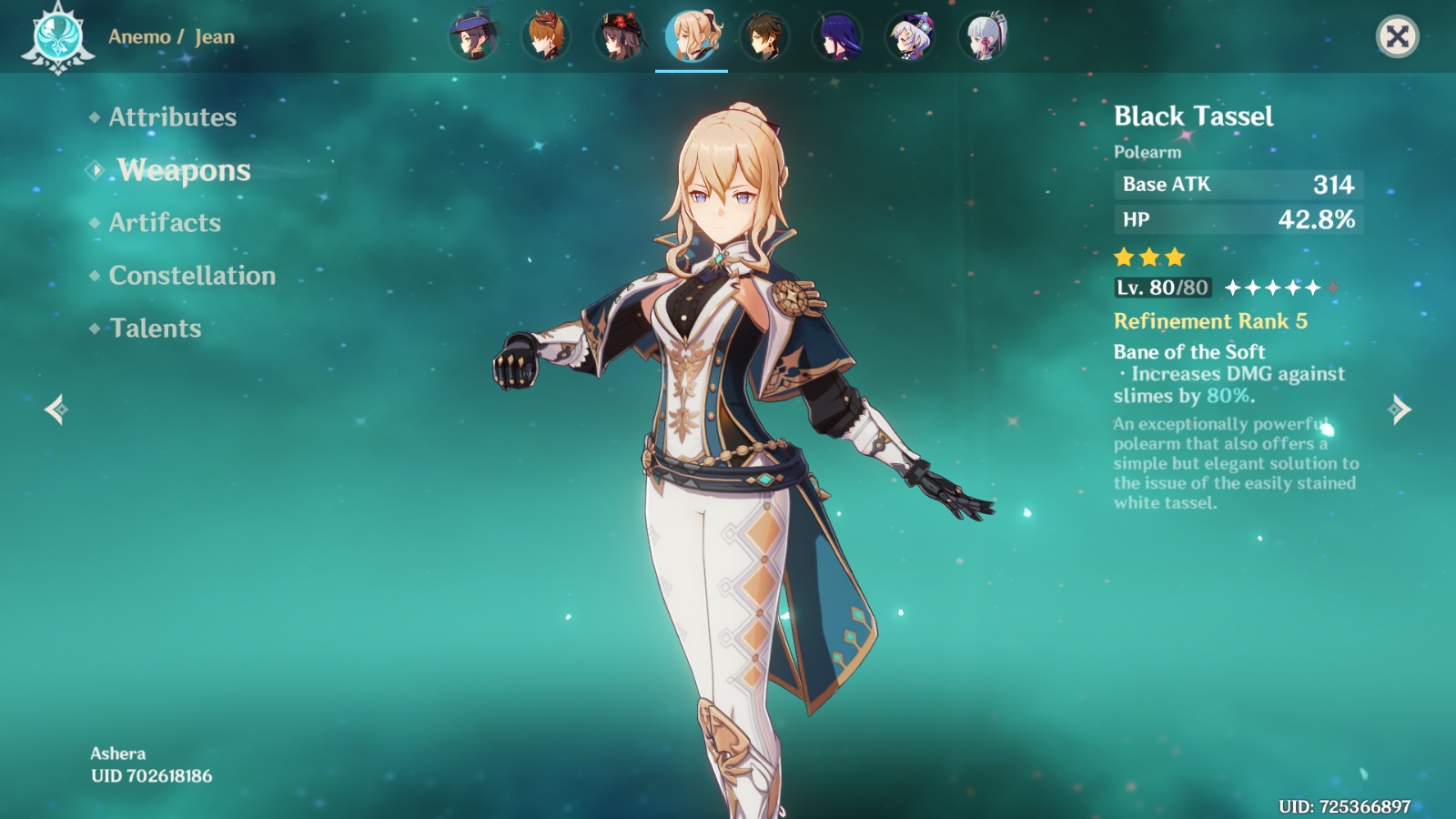1456x819 pixels.
Task: Choose Hu Tao from the party row
Action: [x=619, y=37]
